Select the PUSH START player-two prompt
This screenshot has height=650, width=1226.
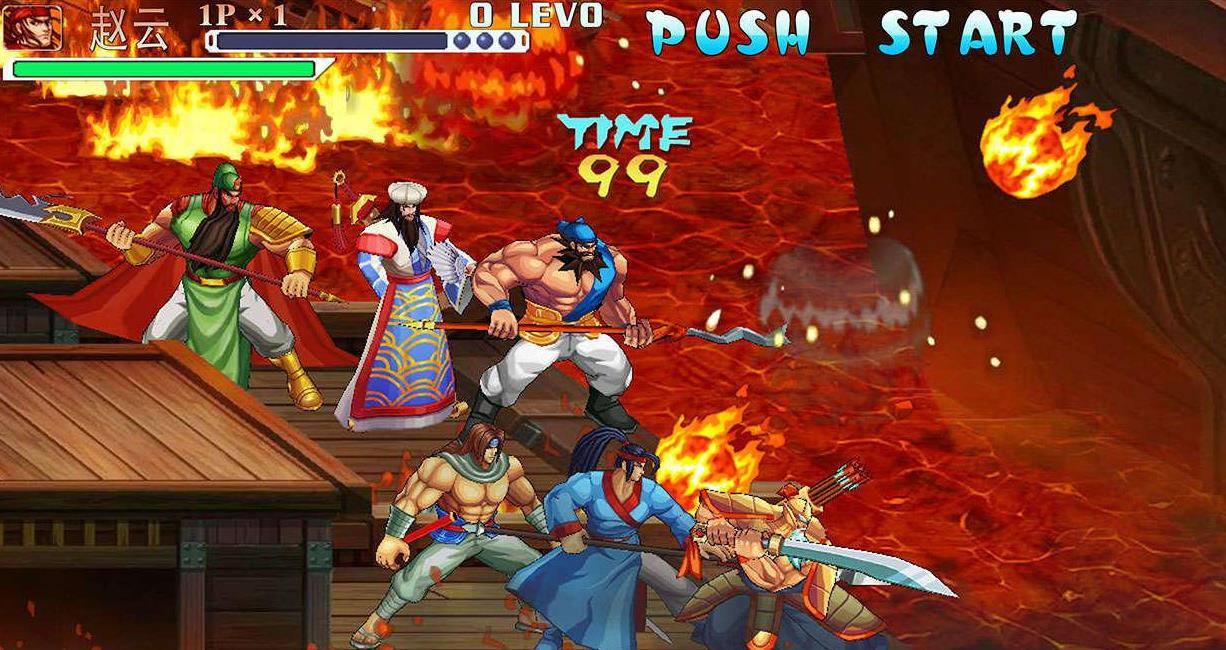pyautogui.click(x=862, y=32)
